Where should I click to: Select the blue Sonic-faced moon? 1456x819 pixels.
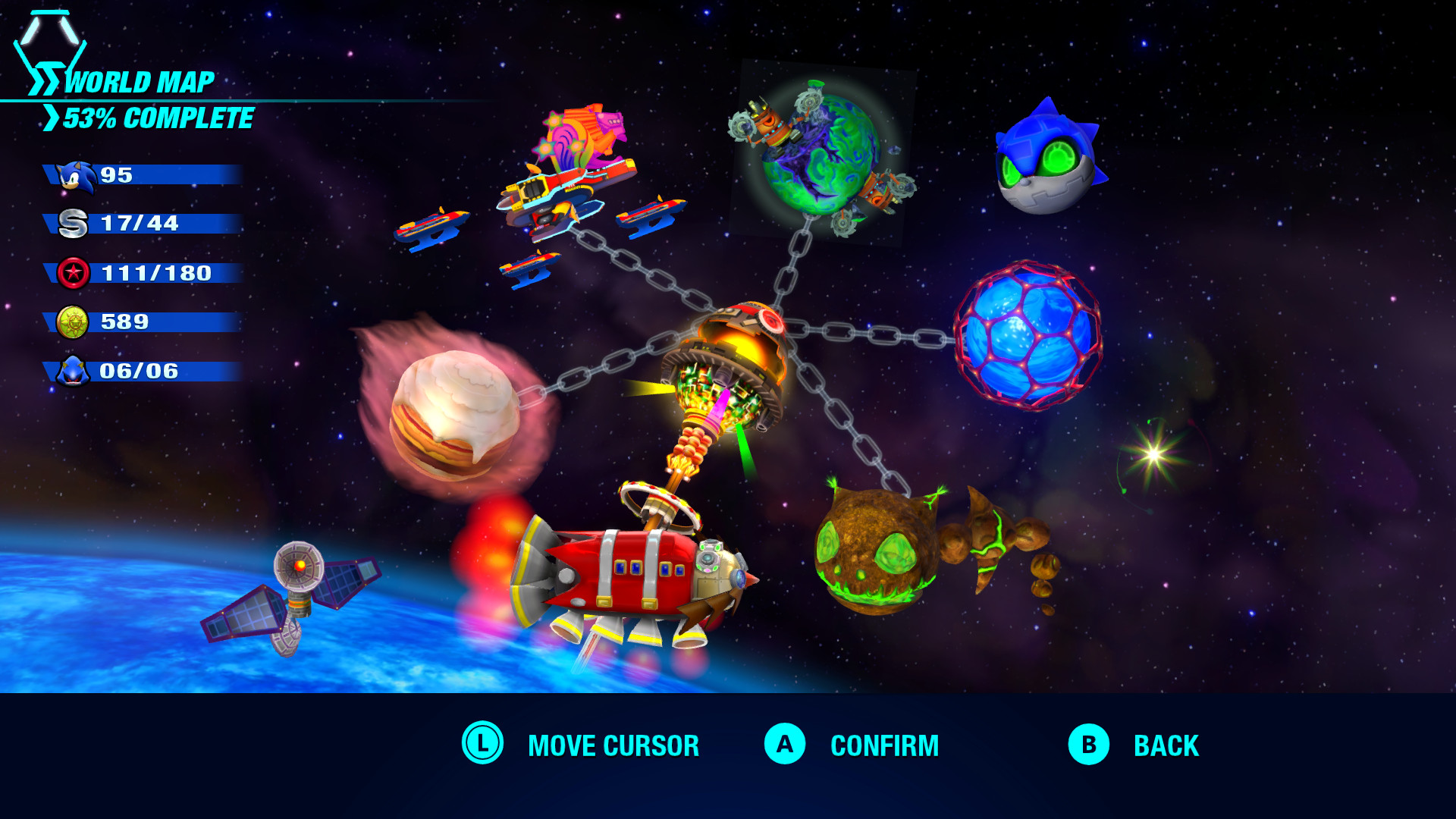point(1045,162)
